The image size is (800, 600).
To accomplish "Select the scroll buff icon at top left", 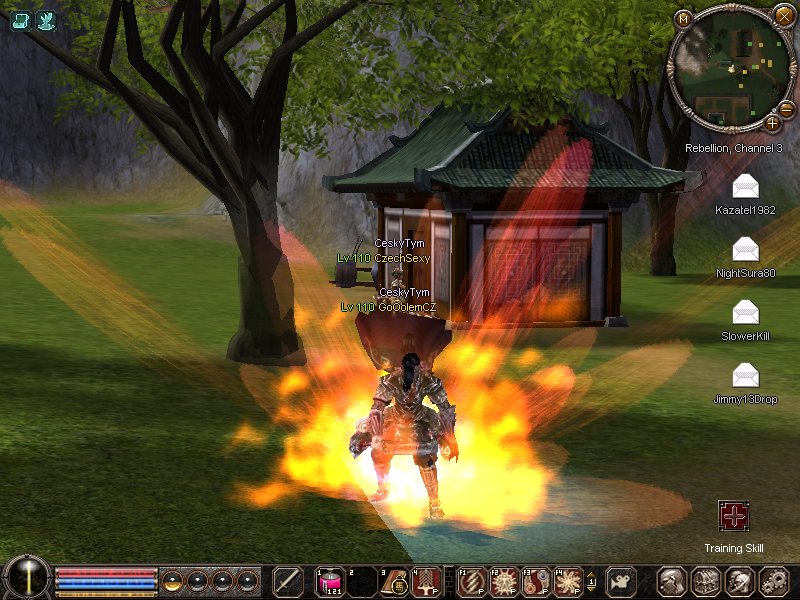I will pyautogui.click(x=20, y=19).
